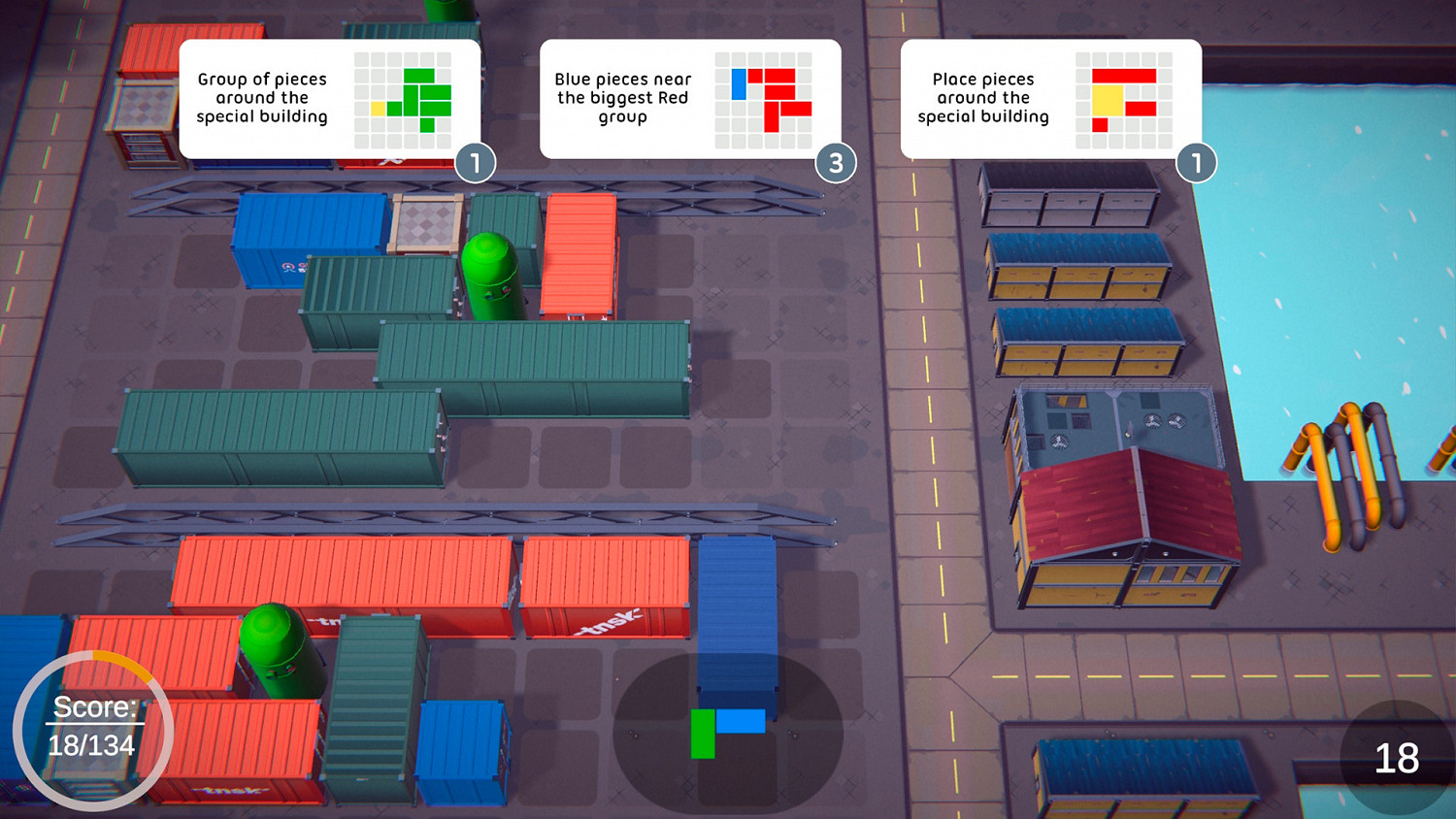Image resolution: width=1456 pixels, height=819 pixels.
Task: Select the red and yellow pattern diagram
Action: [1123, 97]
